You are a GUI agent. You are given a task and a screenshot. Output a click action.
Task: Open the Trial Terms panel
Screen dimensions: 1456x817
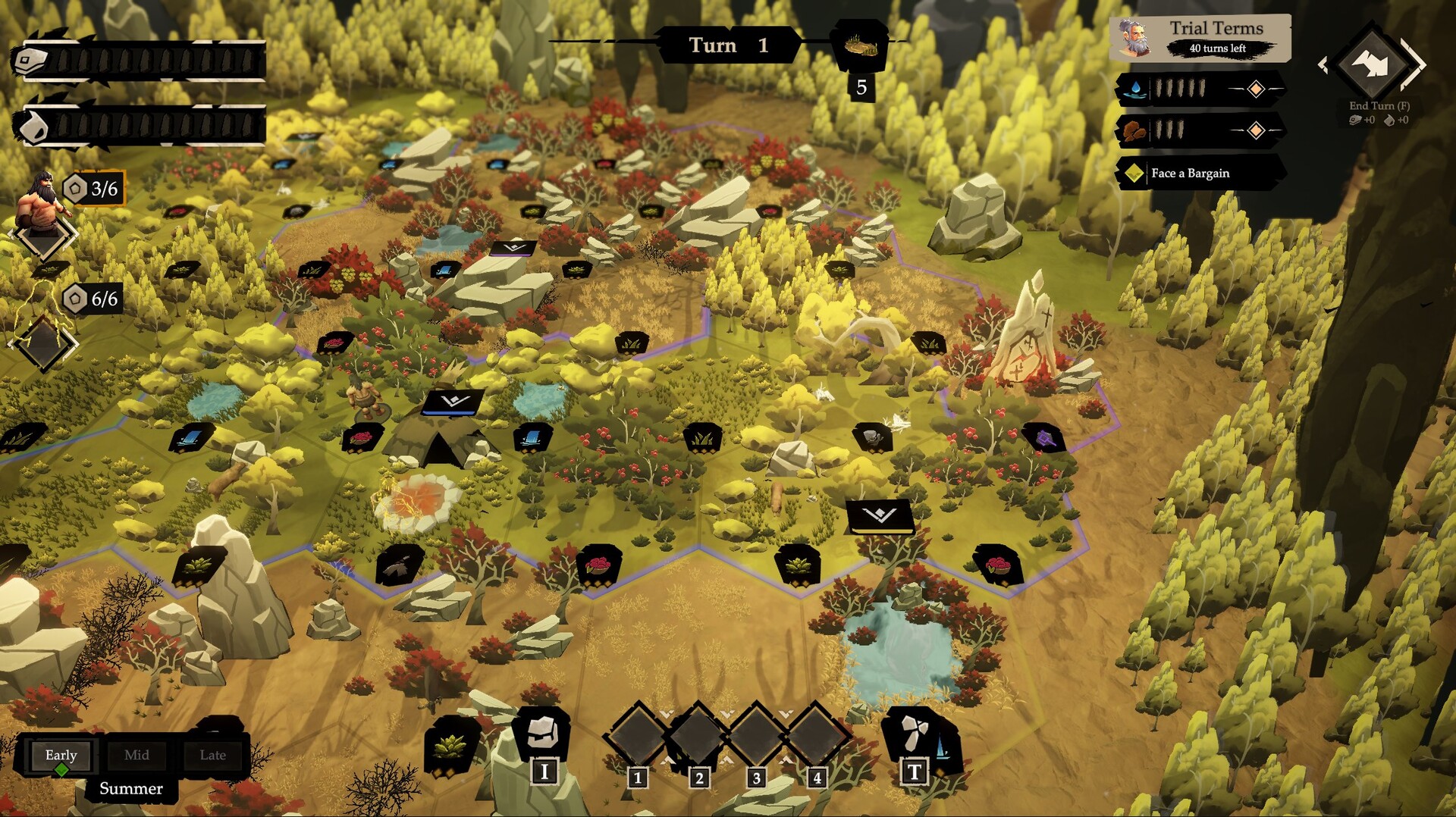coord(1200,37)
